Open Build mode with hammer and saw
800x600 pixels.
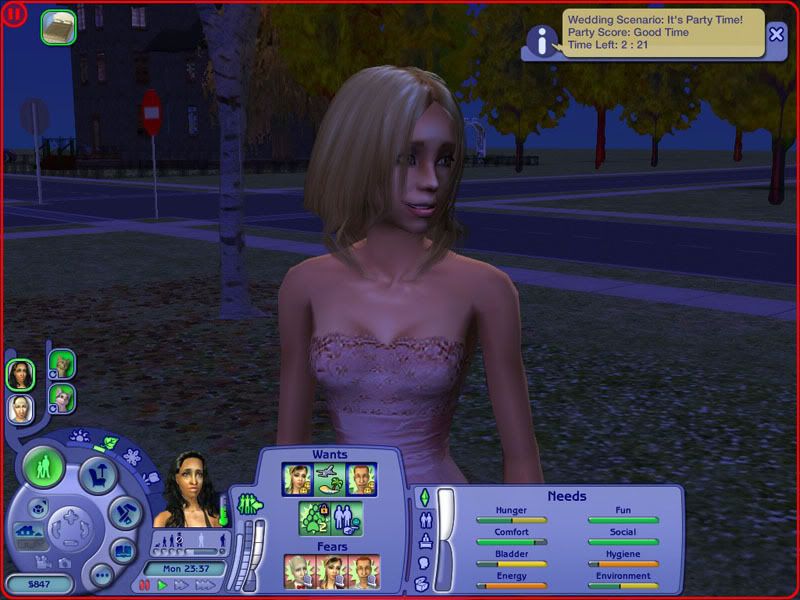125,512
